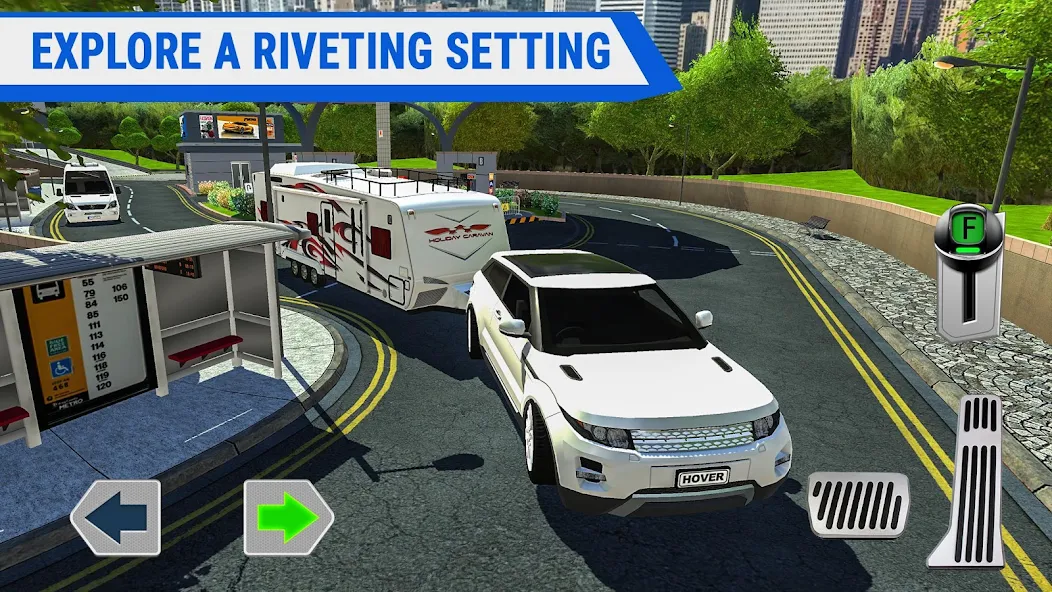1052x592 pixels.
Task: Step on the tall accelerator pedal
Action: 967,482
